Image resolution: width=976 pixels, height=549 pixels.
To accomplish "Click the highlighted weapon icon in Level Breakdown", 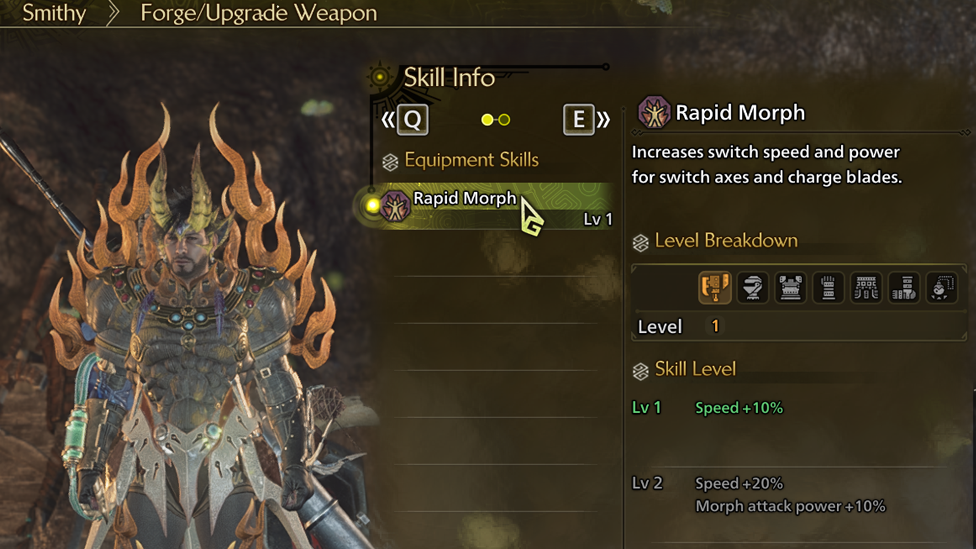I will coord(714,288).
